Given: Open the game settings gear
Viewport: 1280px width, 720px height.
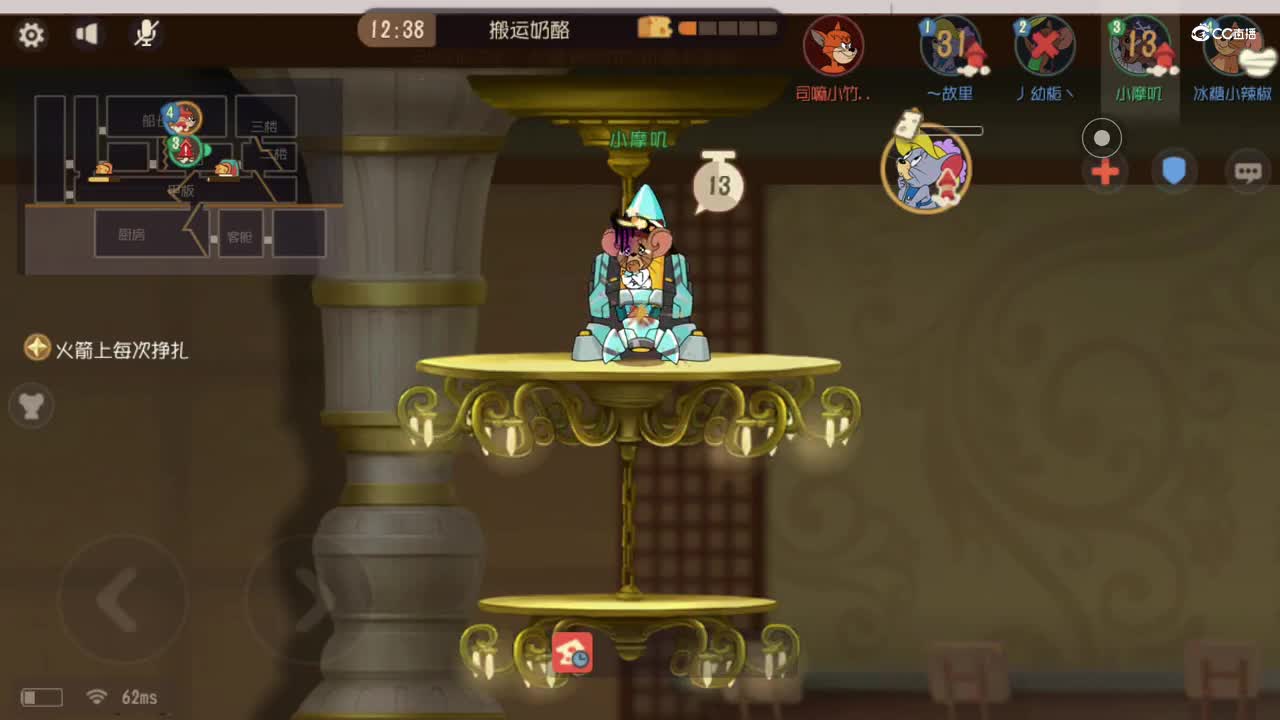Looking at the screenshot, I should [x=32, y=34].
